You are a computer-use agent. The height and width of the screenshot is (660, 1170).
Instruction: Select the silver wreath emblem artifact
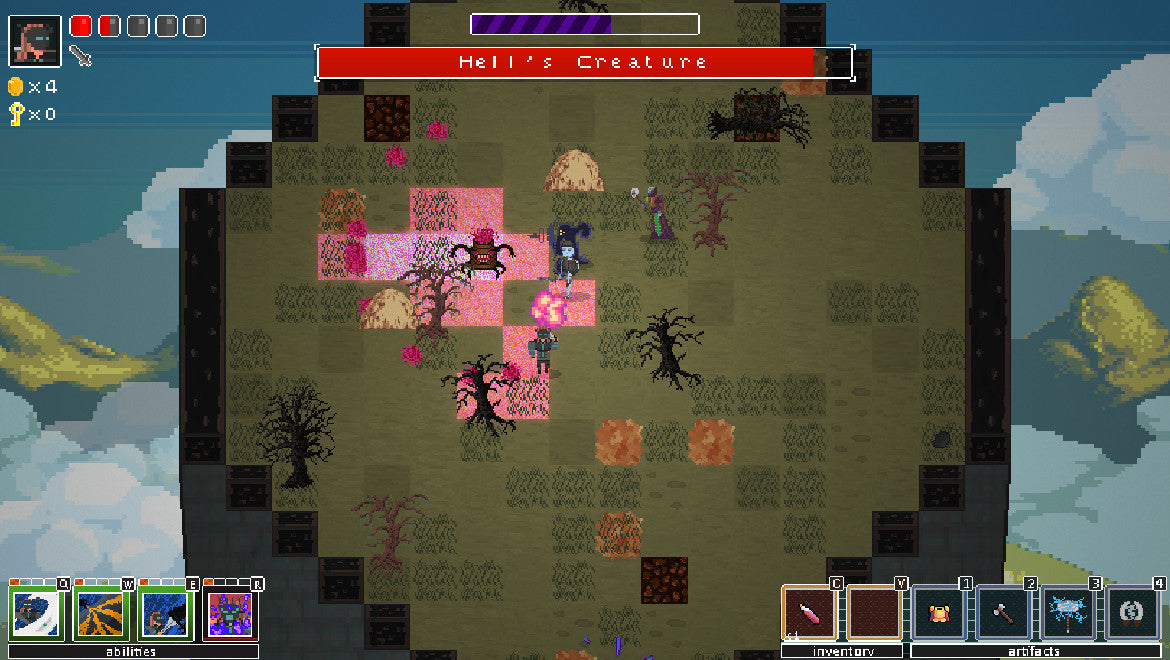point(1133,613)
